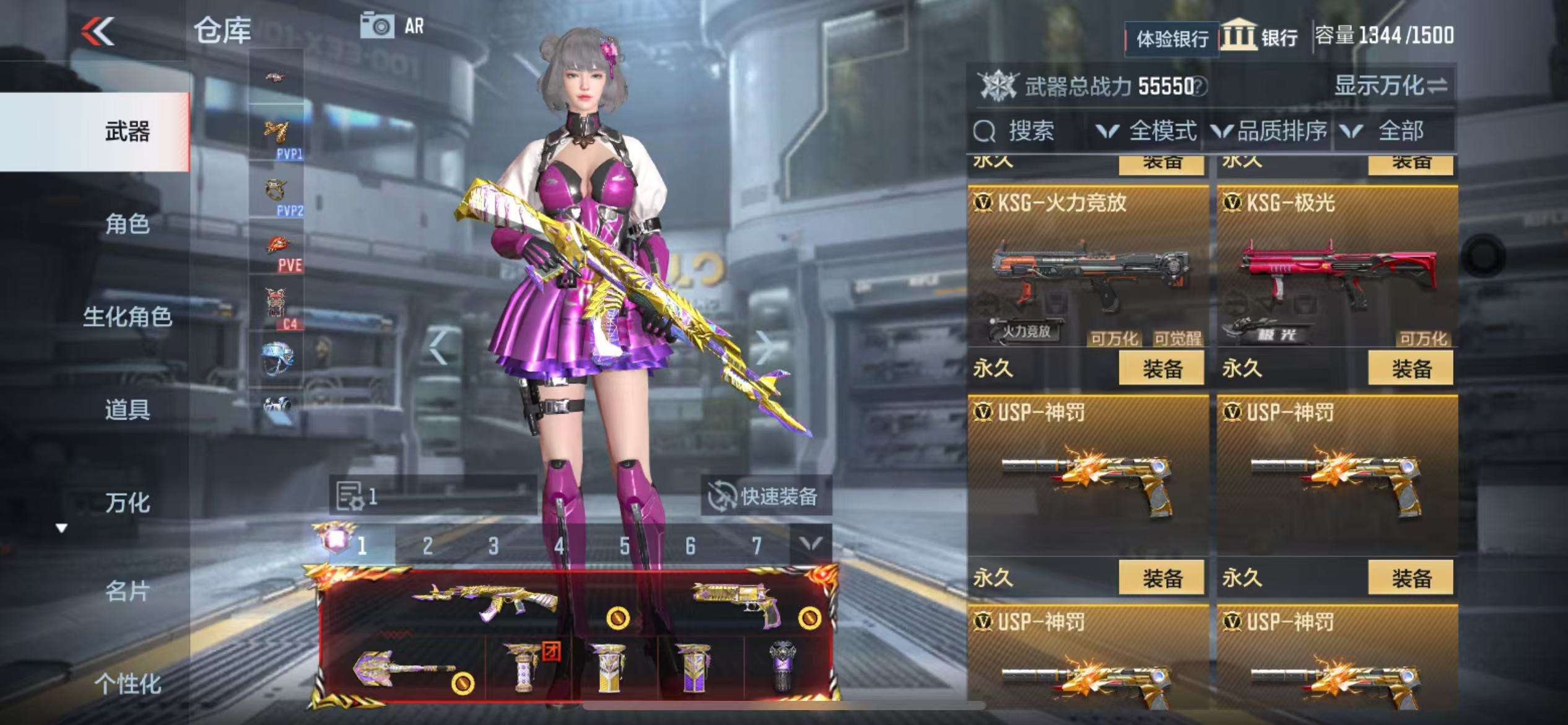Toggle the 显示万化 switch
Viewport: 1568px width, 725px height.
(x=1391, y=86)
